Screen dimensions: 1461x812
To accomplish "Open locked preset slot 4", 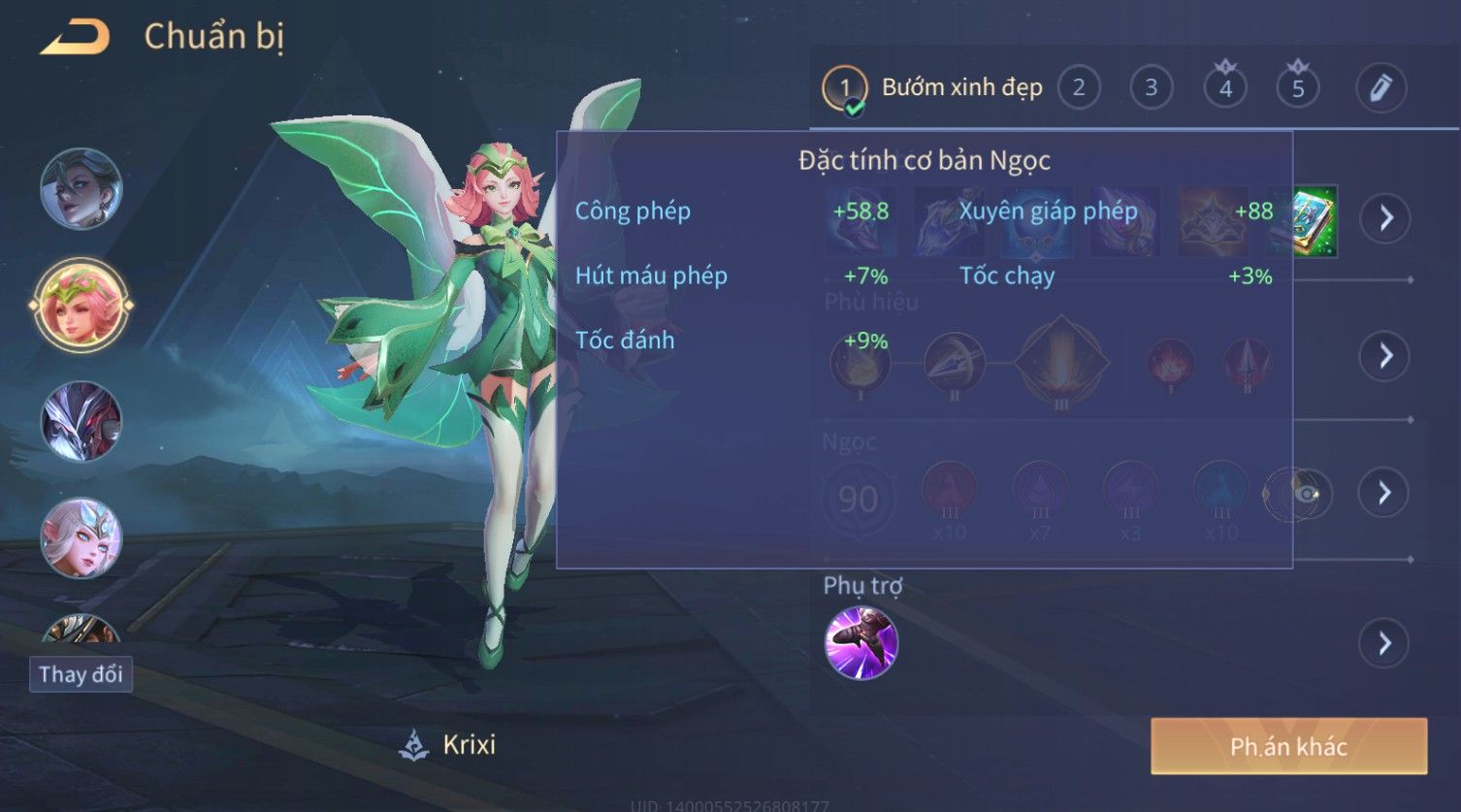I will [x=1225, y=88].
